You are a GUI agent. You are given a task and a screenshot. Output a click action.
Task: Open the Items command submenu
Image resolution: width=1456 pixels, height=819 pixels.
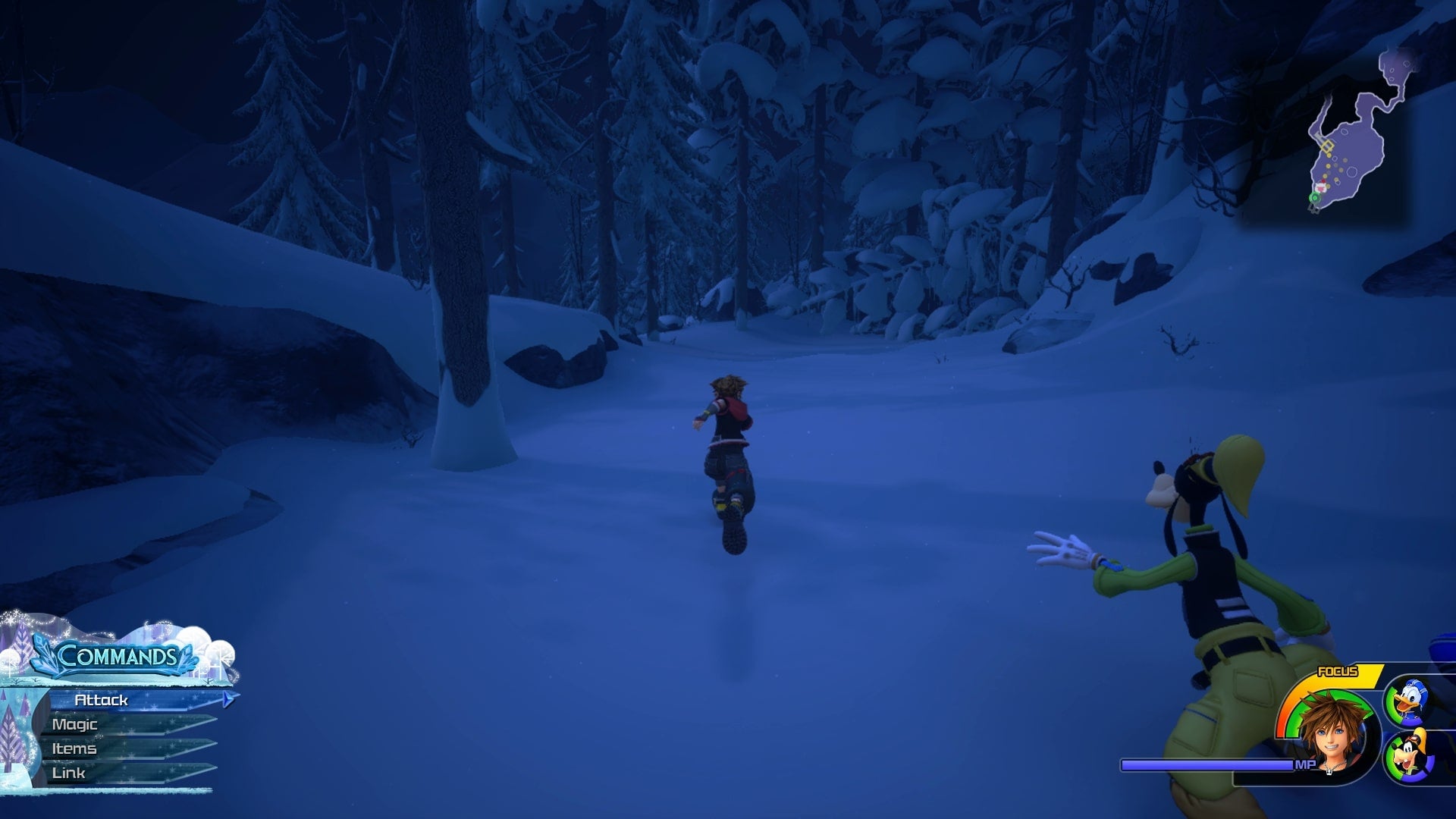click(74, 748)
